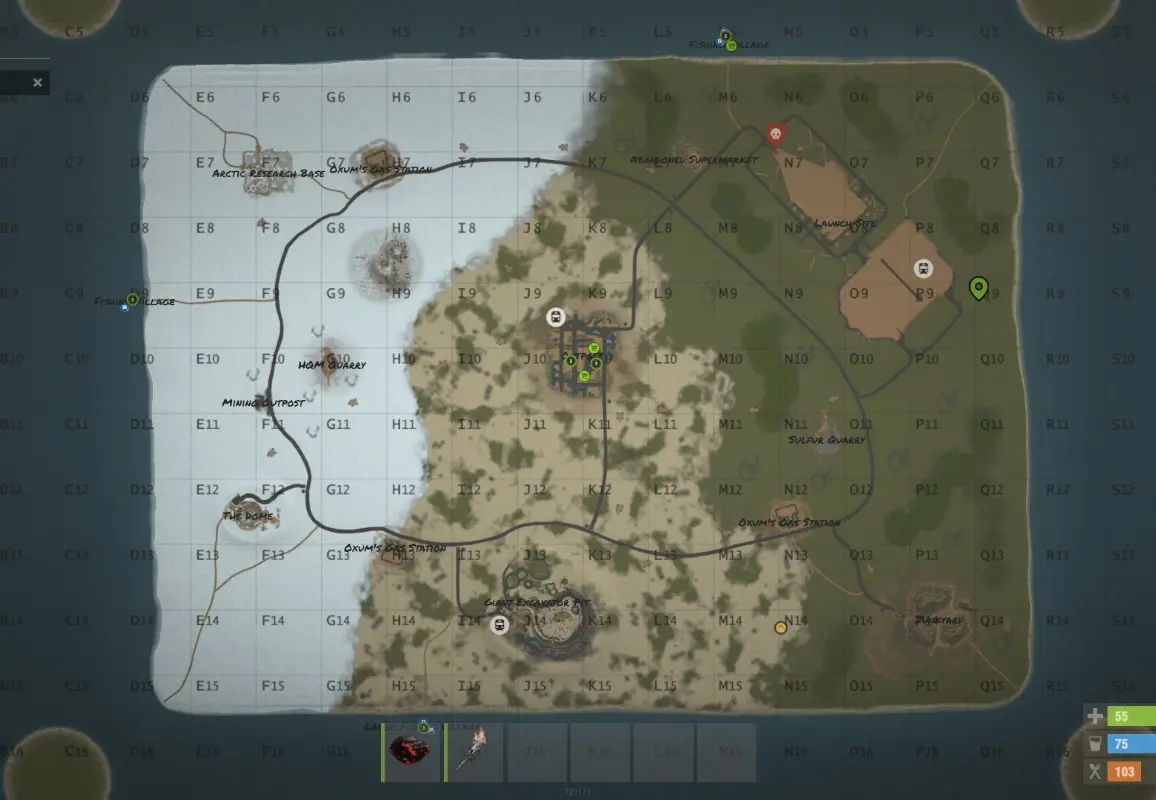The image size is (1156, 800).
Task: Select the red-and-black rock hotbar slot
Action: click(x=413, y=752)
